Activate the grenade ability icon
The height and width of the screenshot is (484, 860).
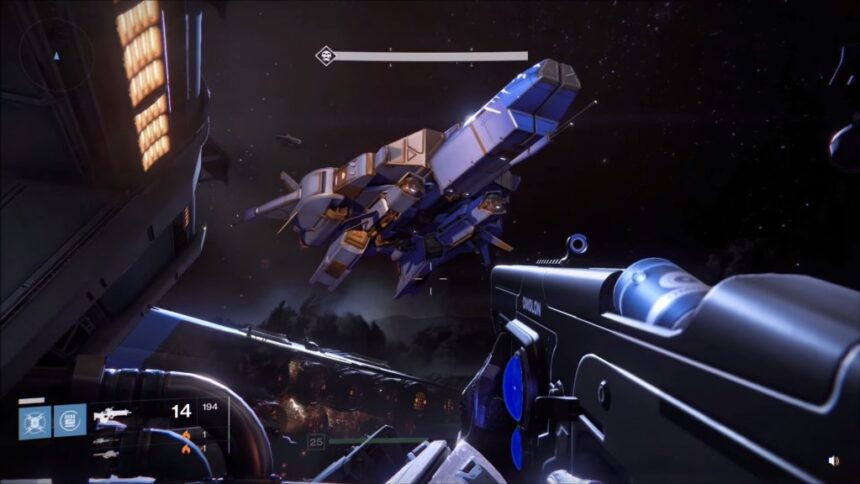[35, 421]
